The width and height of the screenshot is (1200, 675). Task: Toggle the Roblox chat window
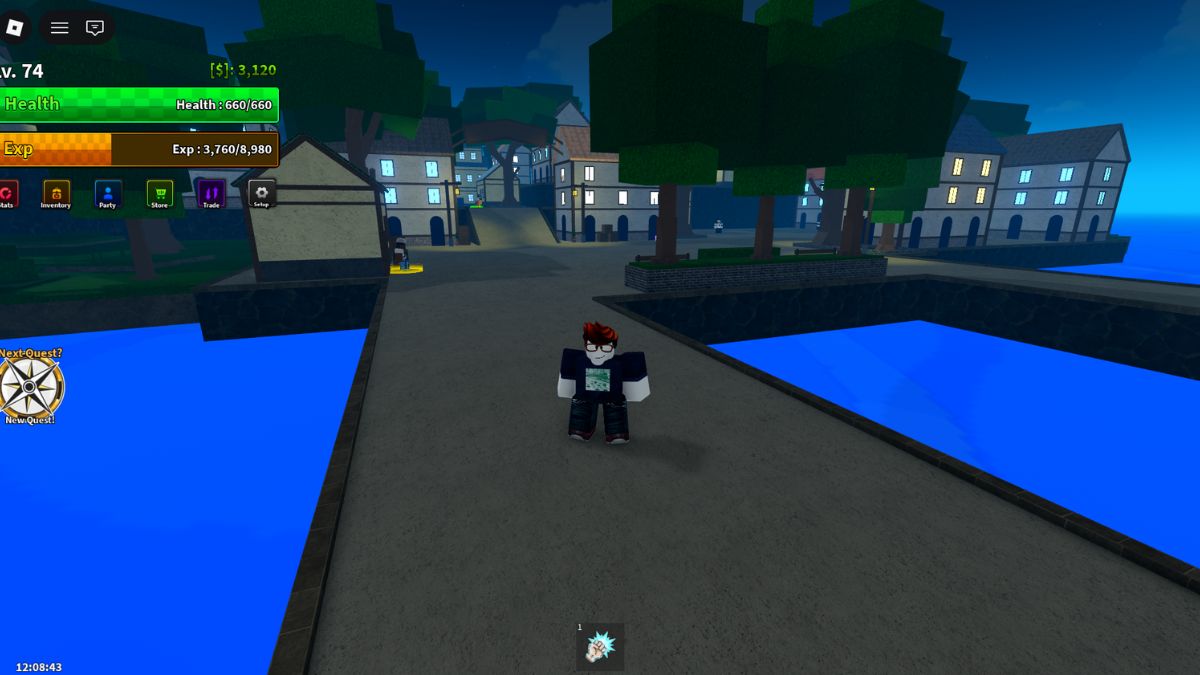[95, 28]
